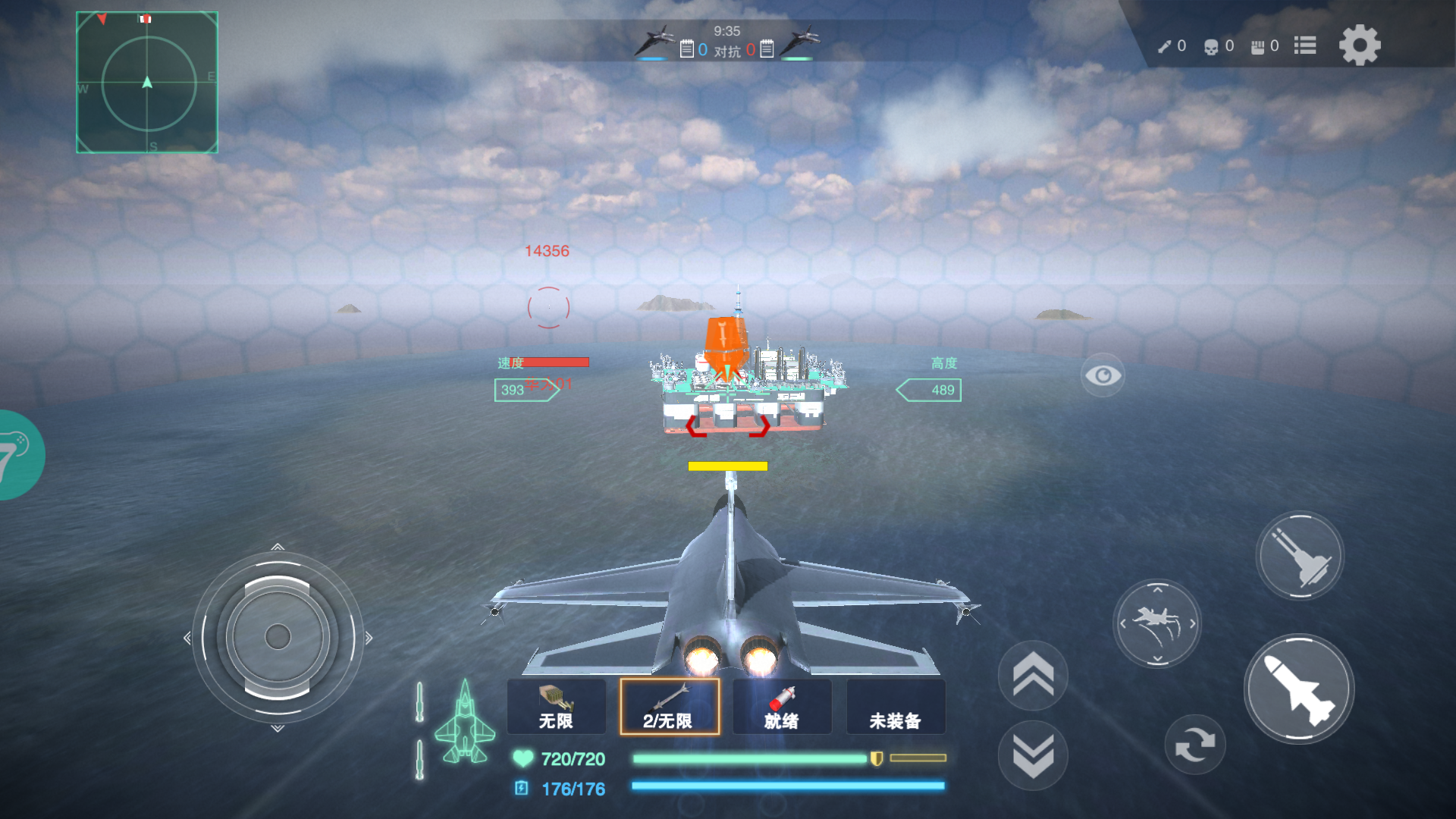Tap the double up-arrow throttle button

[1033, 675]
